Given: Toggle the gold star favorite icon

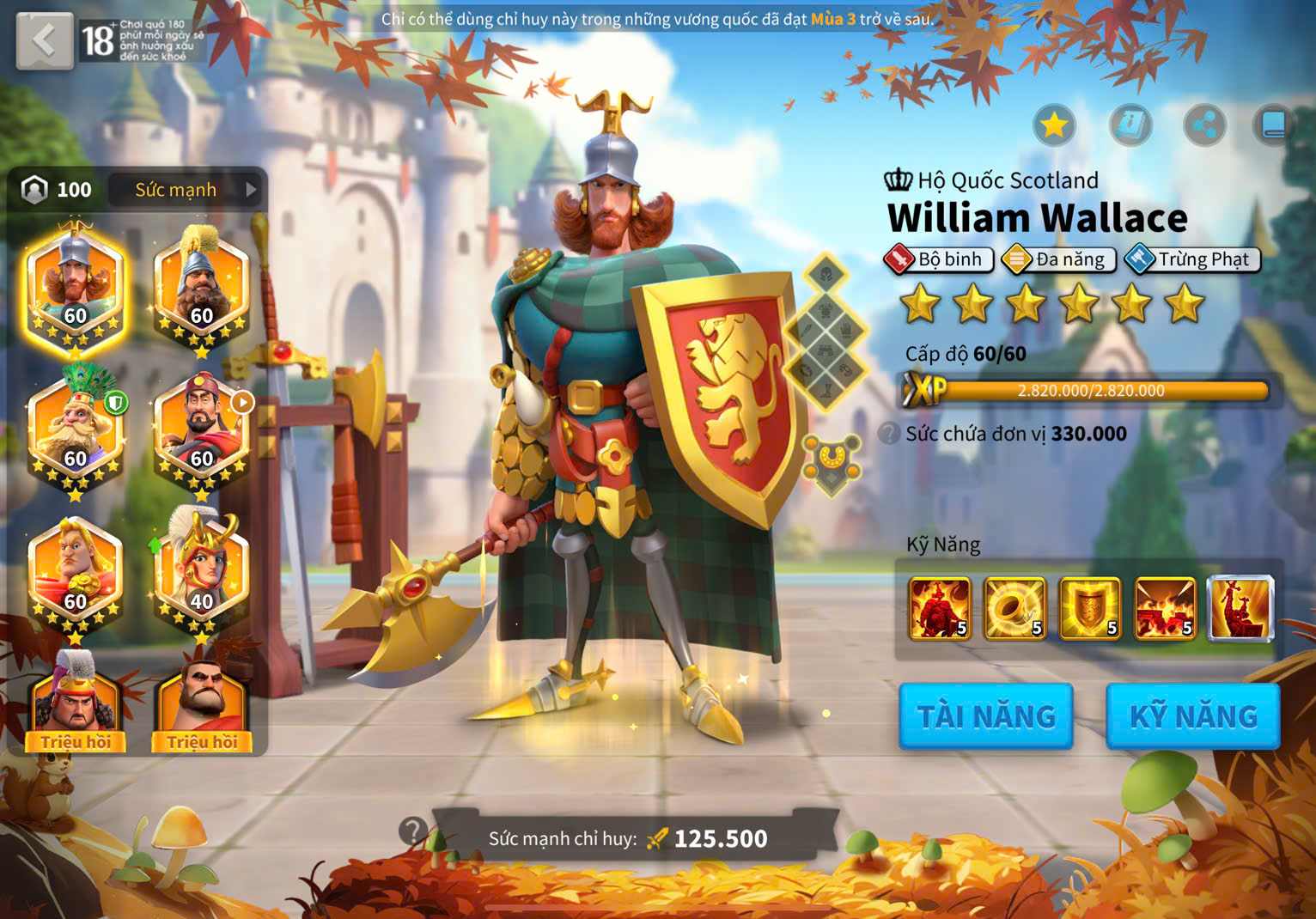Looking at the screenshot, I should (x=1053, y=126).
